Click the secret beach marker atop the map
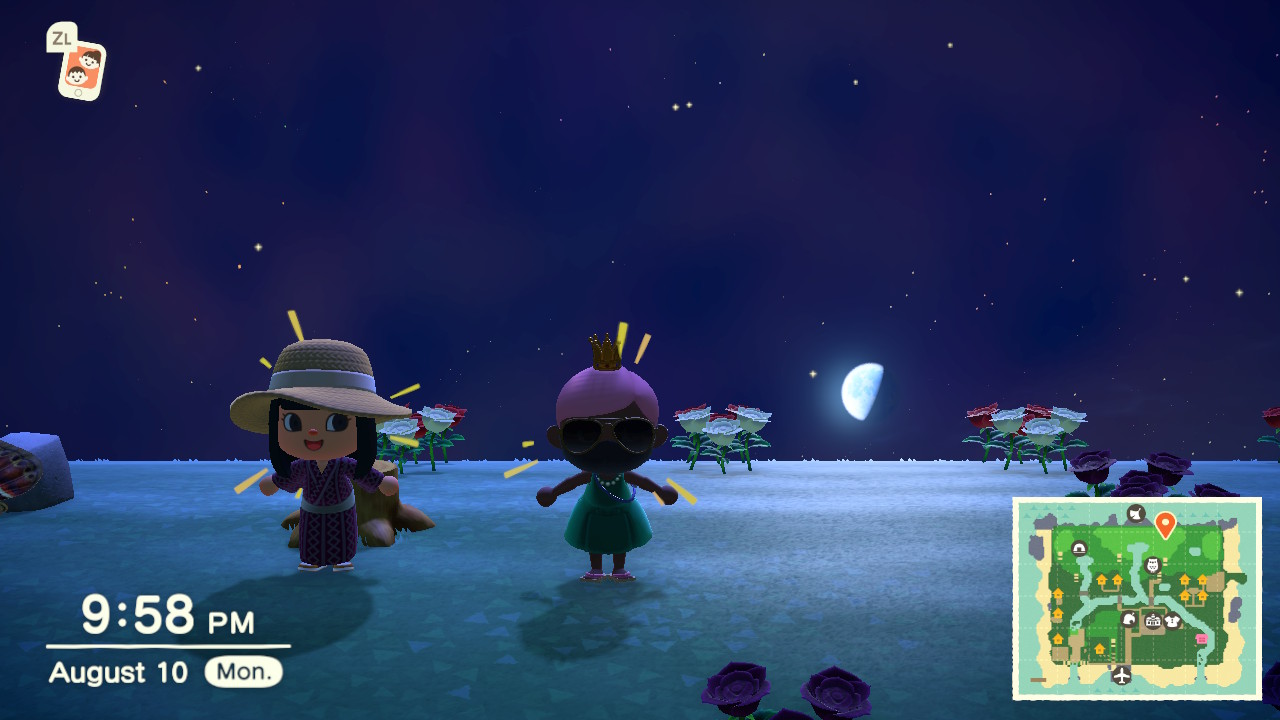The height and width of the screenshot is (720, 1280). [x=1135, y=514]
